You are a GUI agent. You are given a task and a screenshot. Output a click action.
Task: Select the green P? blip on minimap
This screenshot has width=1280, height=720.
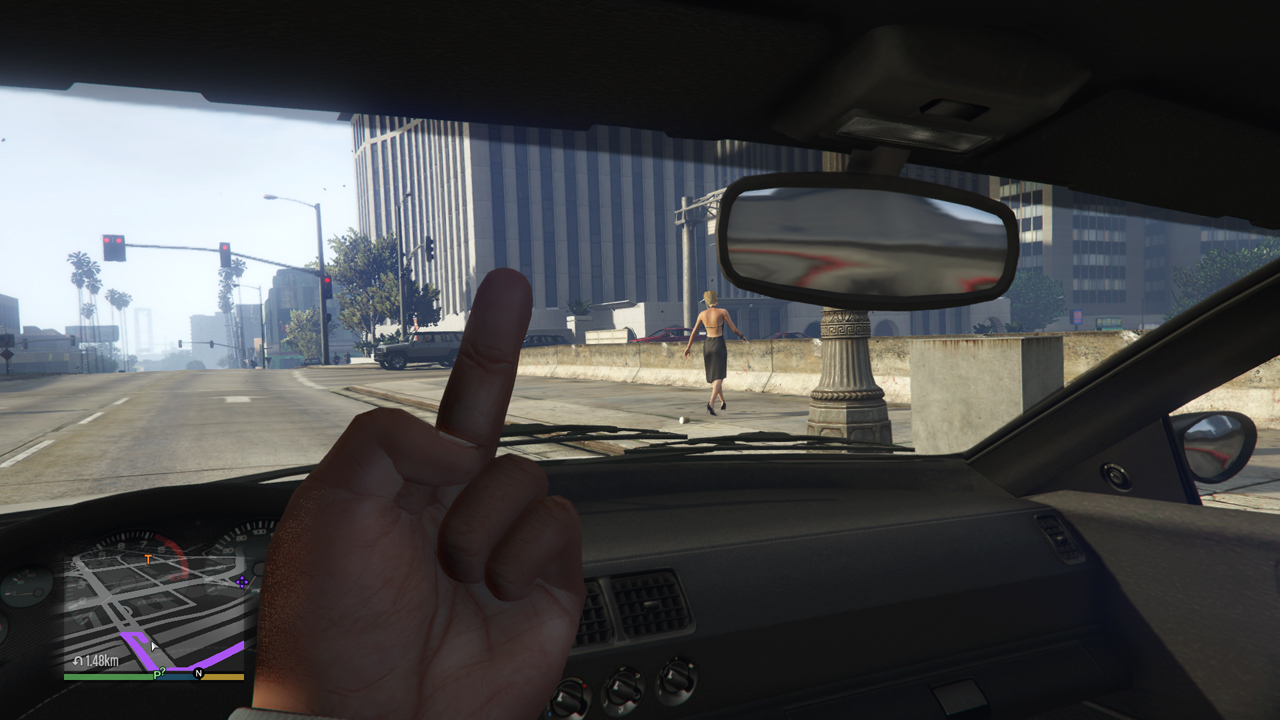pos(158,674)
